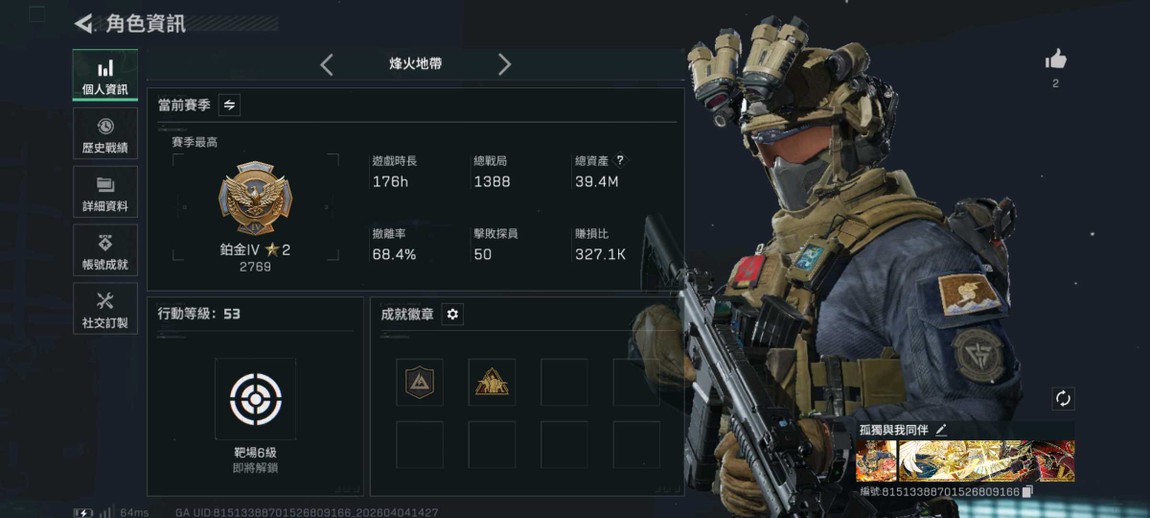Switch to previous mode with left arrow
1150x518 pixels.
coord(327,65)
